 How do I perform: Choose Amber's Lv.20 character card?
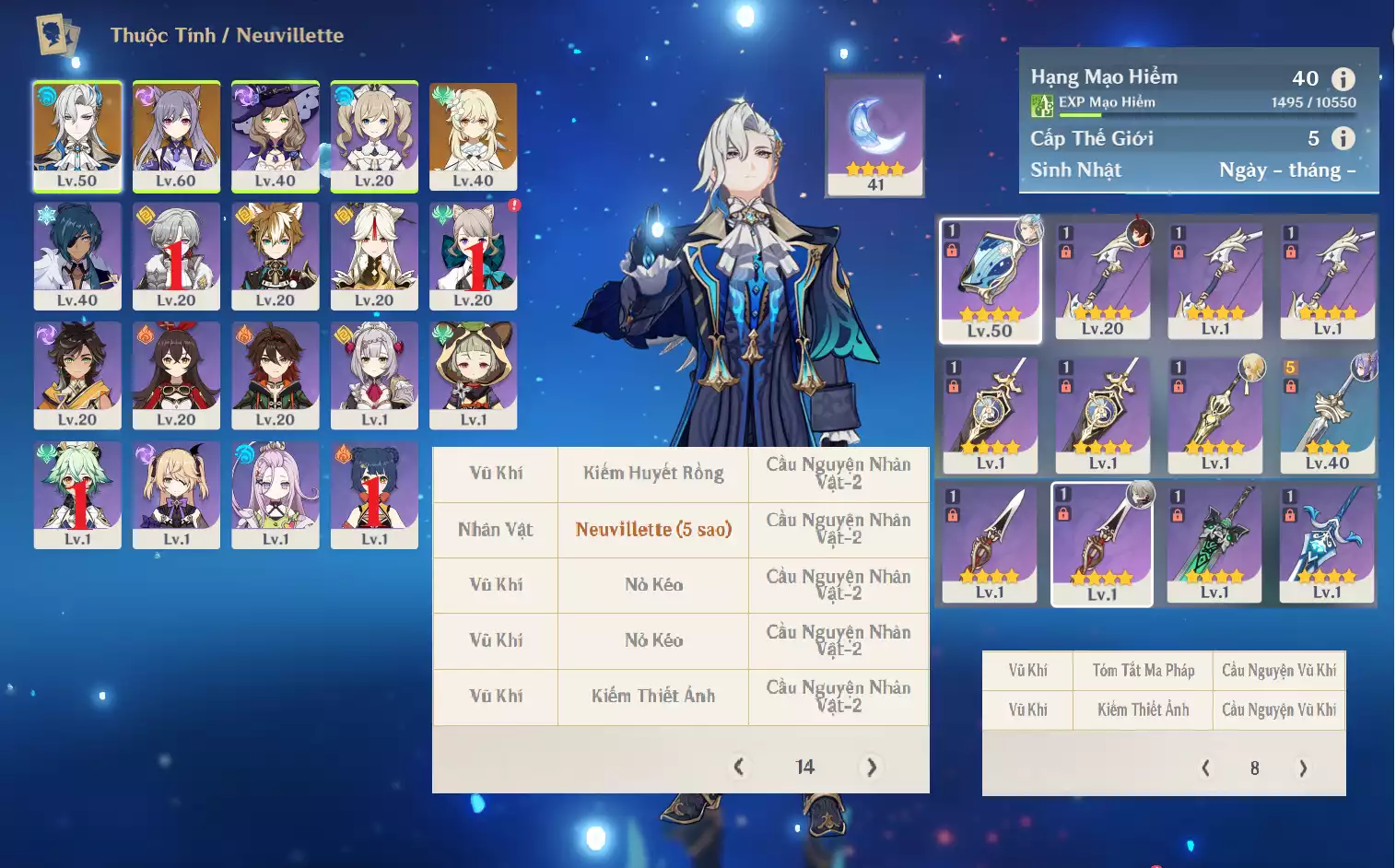tap(176, 375)
